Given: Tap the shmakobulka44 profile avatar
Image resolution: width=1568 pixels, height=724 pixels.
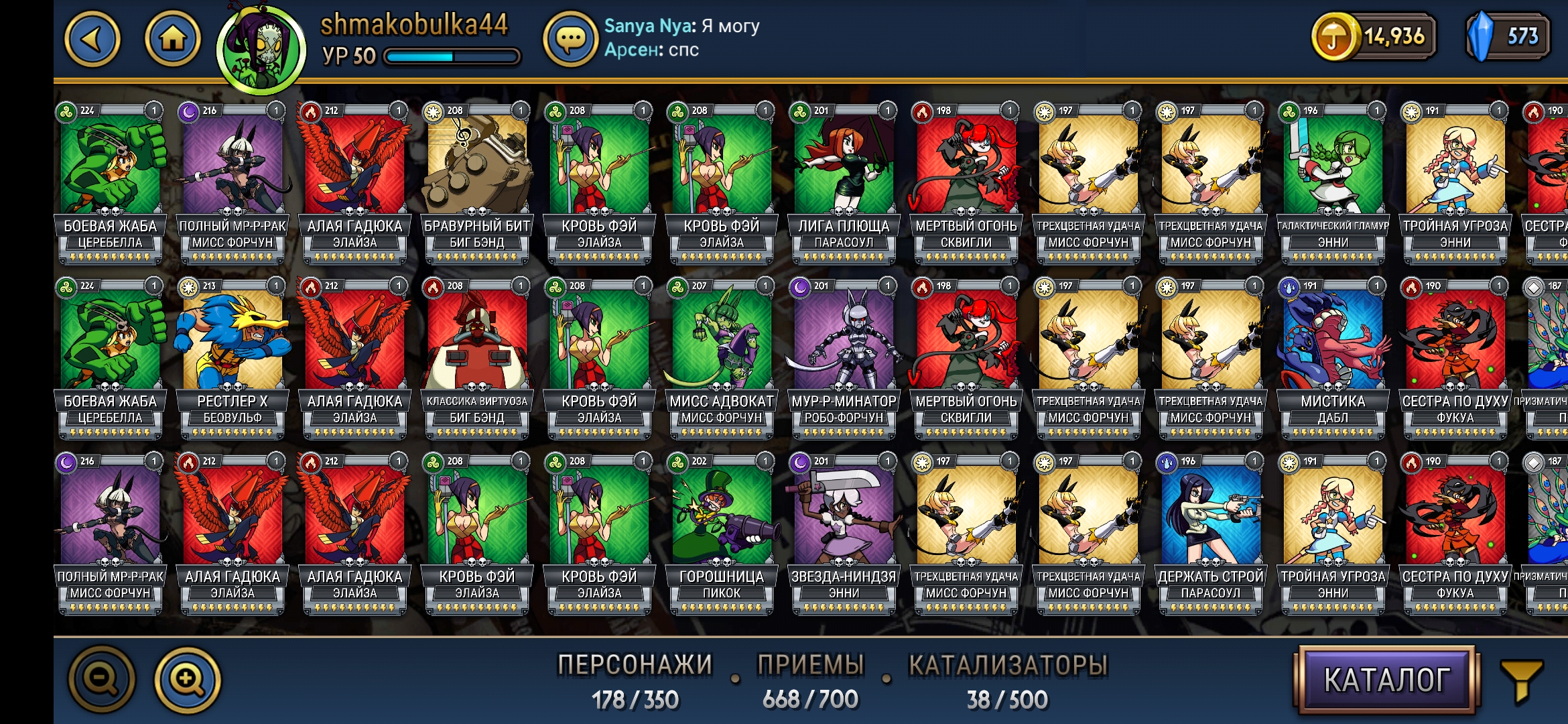Looking at the screenshot, I should [261, 48].
